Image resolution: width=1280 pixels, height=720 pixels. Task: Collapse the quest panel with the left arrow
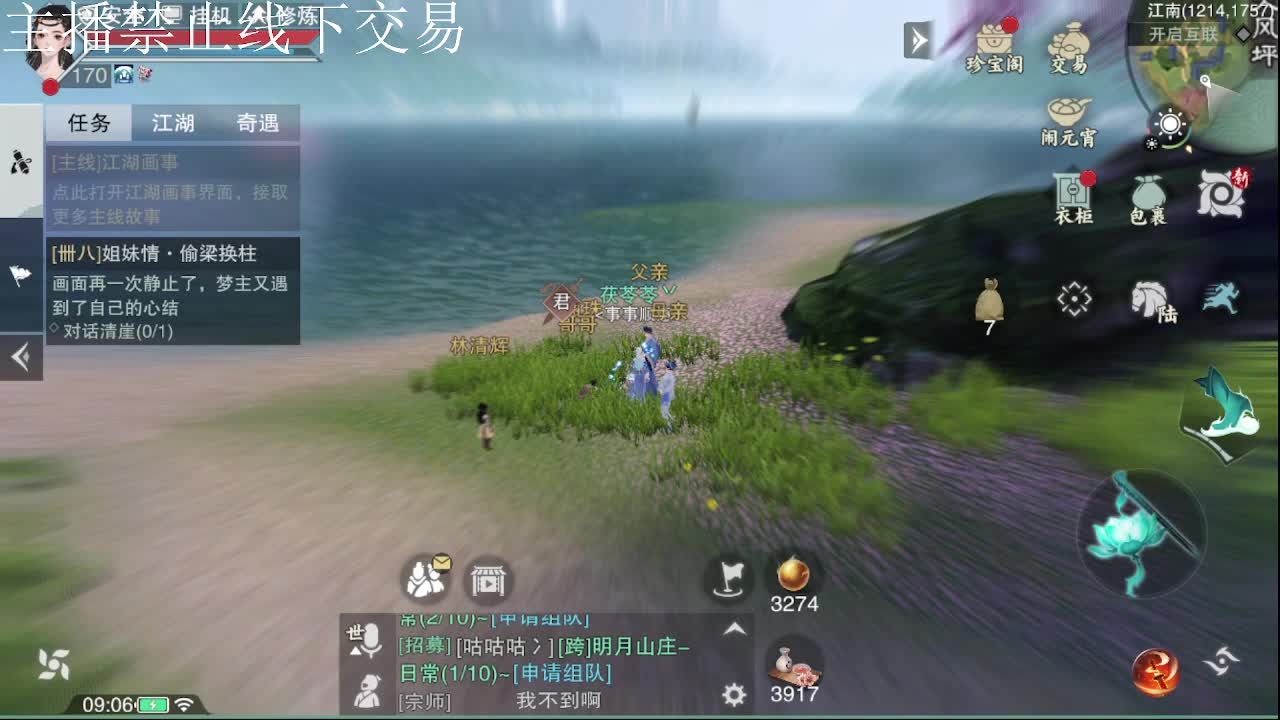click(20, 355)
